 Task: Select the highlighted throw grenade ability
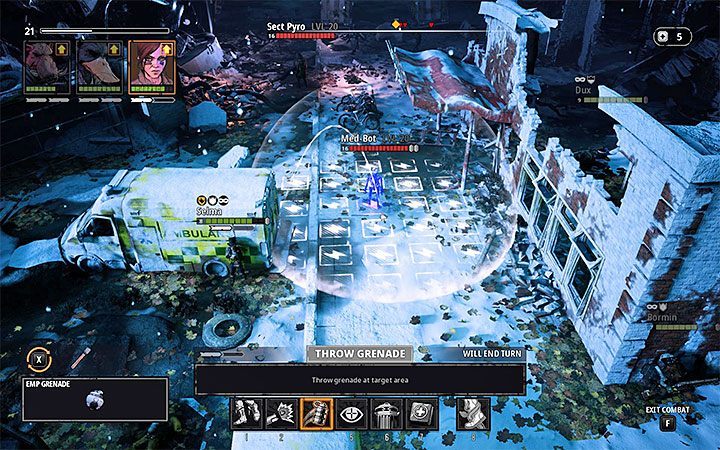317,413
